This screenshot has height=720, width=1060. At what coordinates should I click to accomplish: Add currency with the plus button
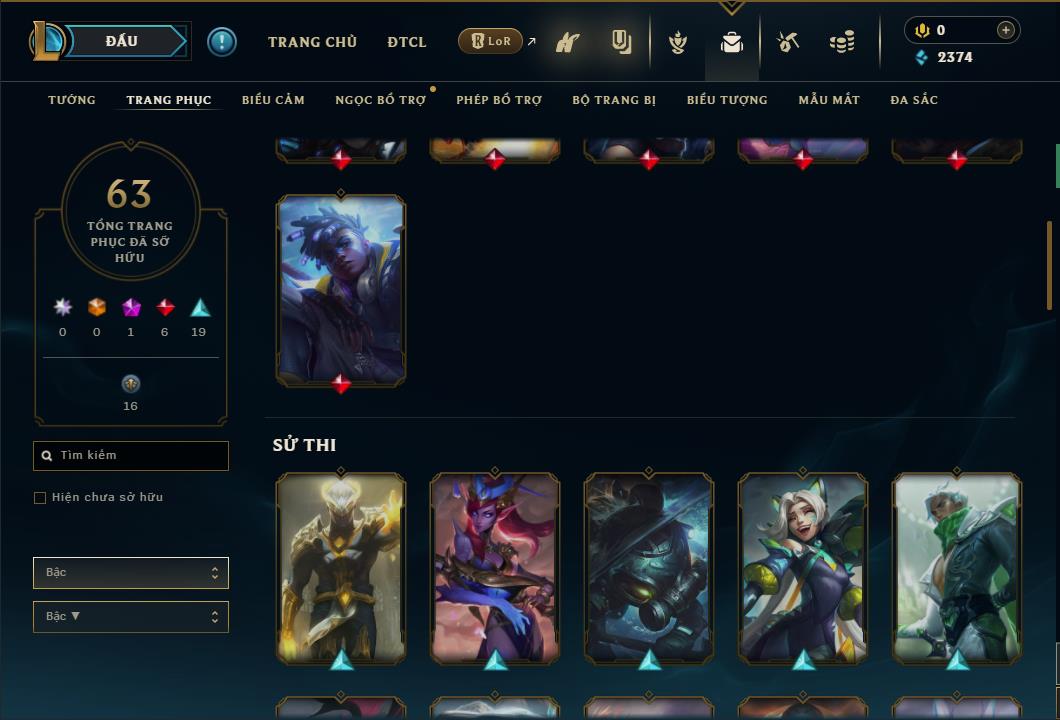pyautogui.click(x=1005, y=30)
